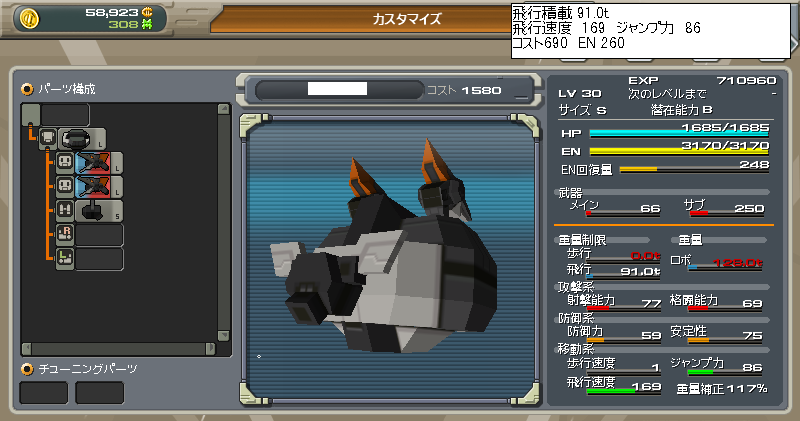
Task: Toggle the パーツ構成 section radio button
Action: click(x=27, y=89)
